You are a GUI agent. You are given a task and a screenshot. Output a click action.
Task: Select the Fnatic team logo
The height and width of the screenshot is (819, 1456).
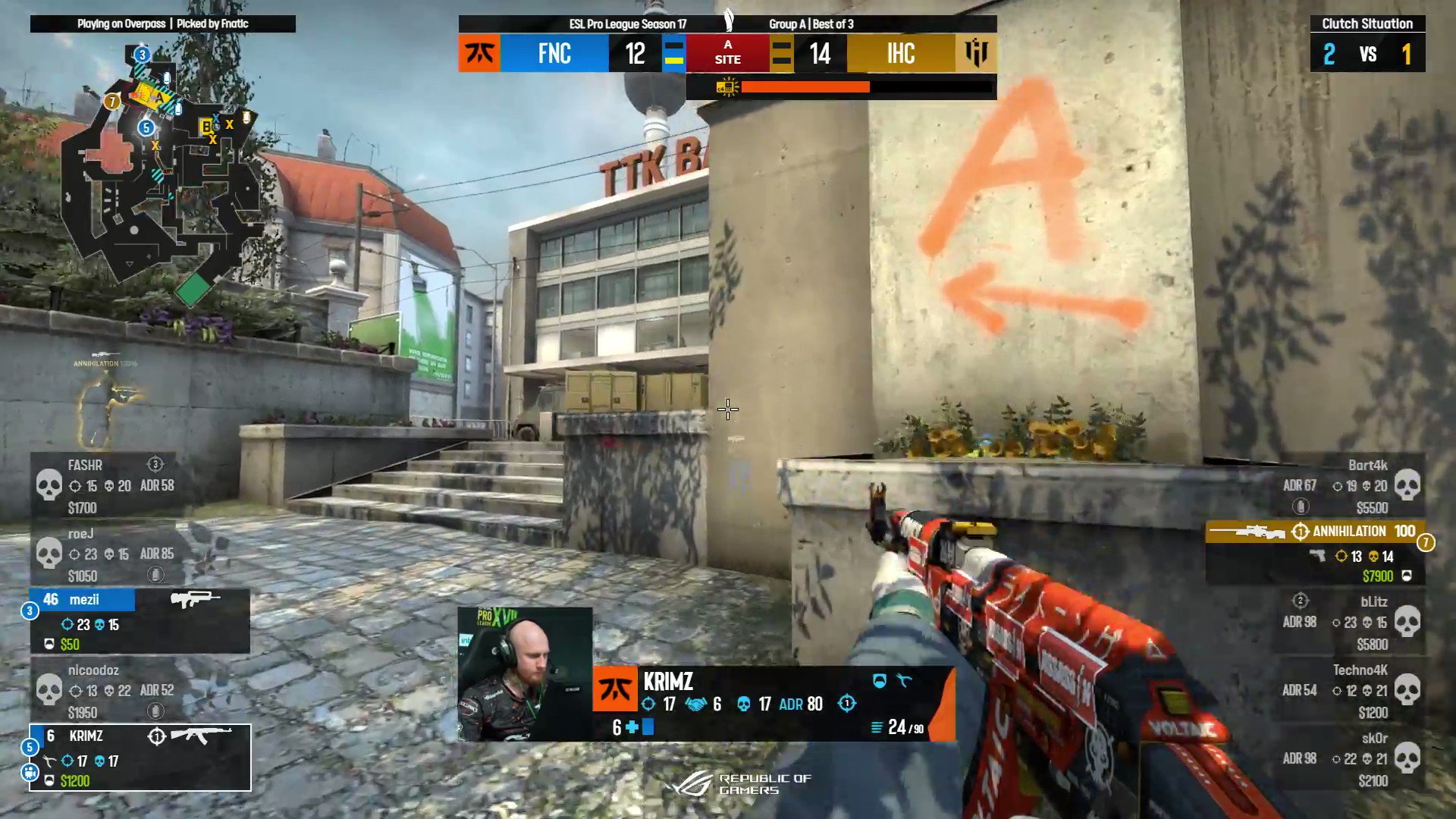tap(480, 54)
